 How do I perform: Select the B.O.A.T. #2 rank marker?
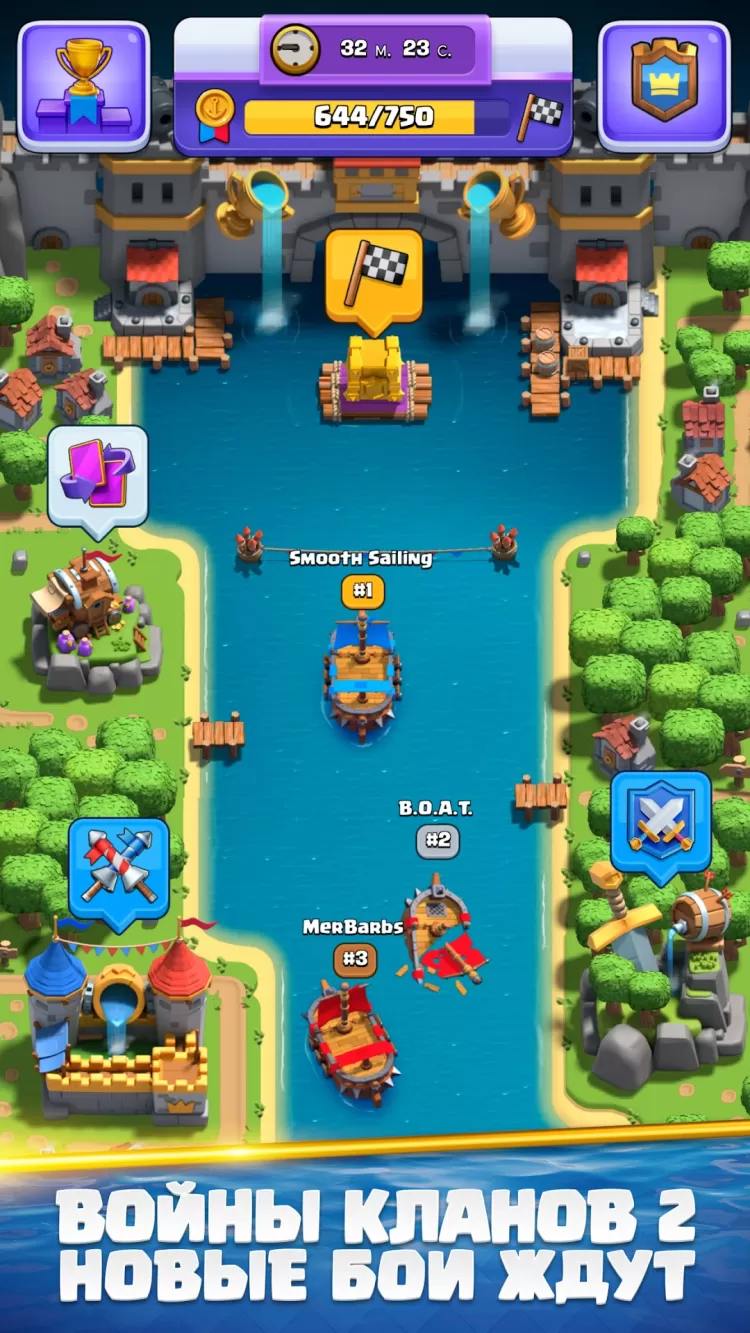click(438, 840)
